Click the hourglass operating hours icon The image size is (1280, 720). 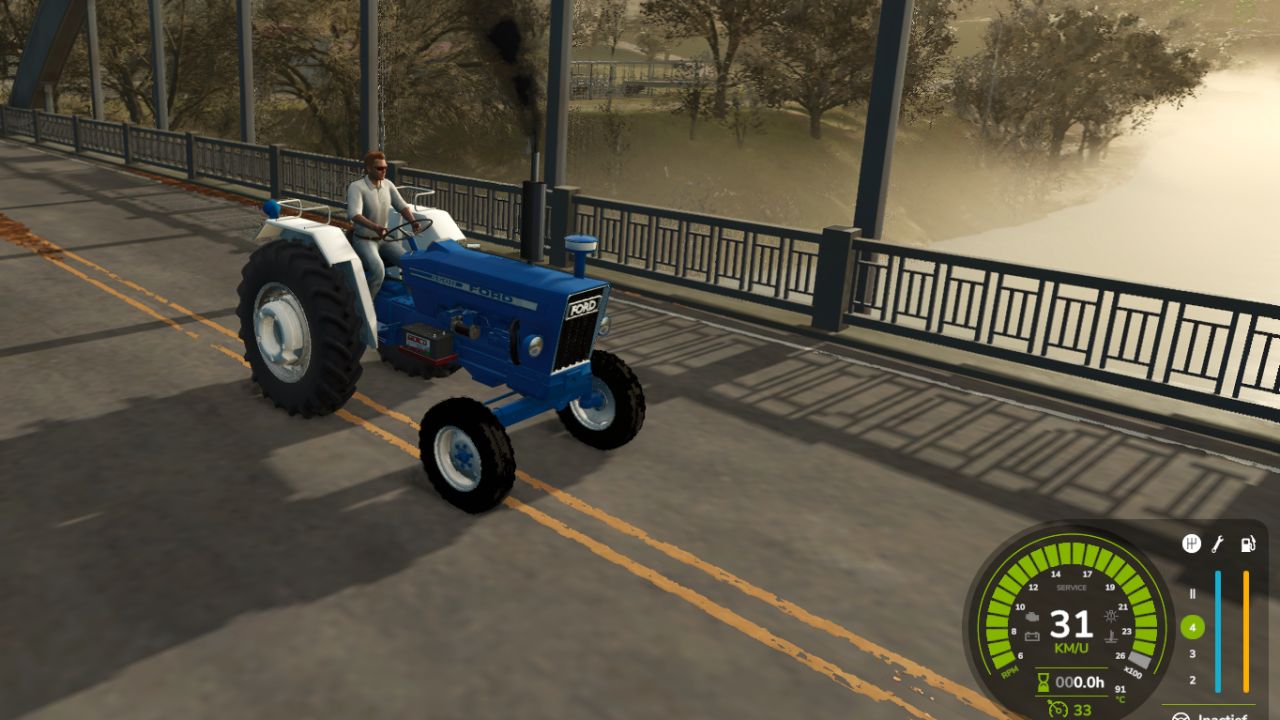(1042, 681)
